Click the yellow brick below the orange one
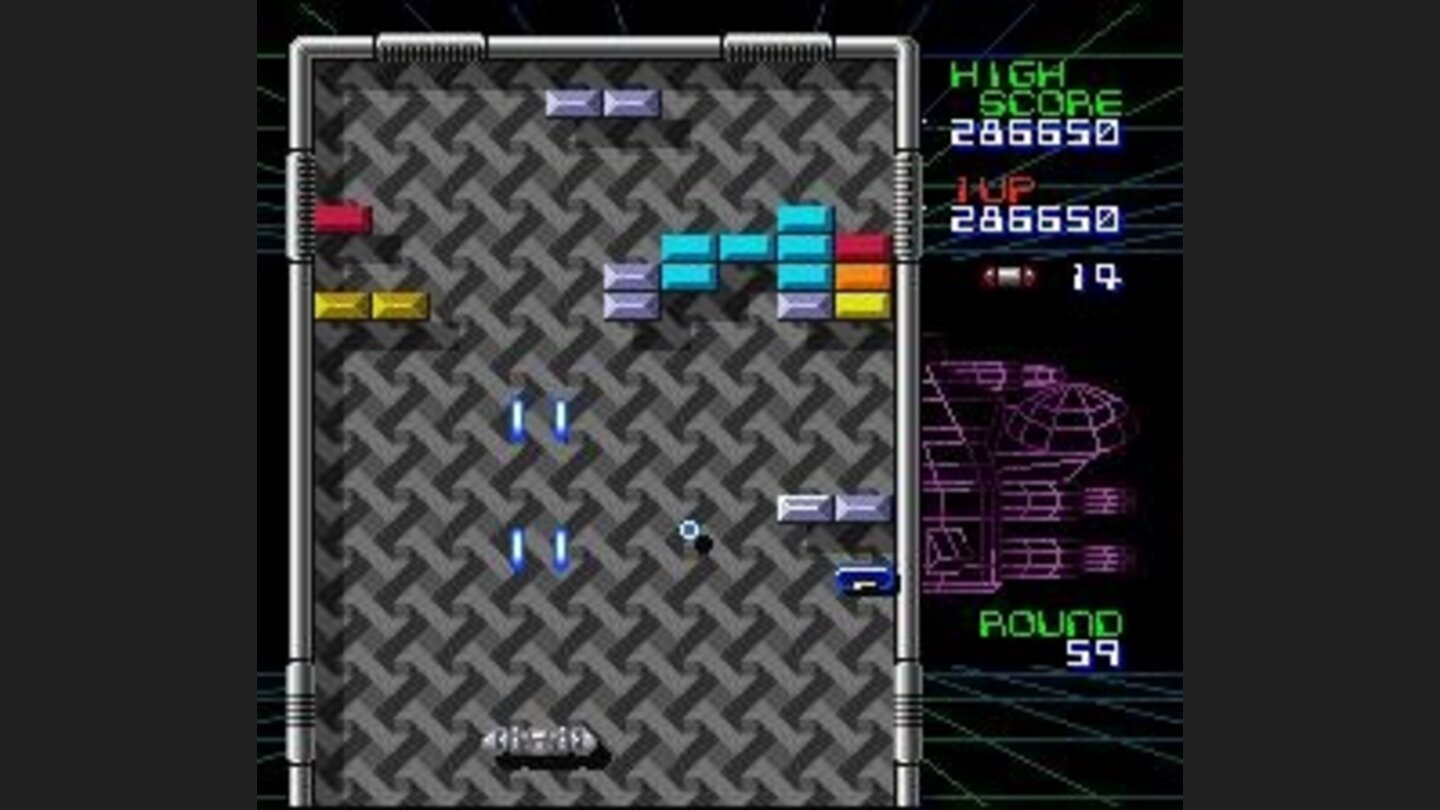The height and width of the screenshot is (810, 1440). tap(862, 305)
